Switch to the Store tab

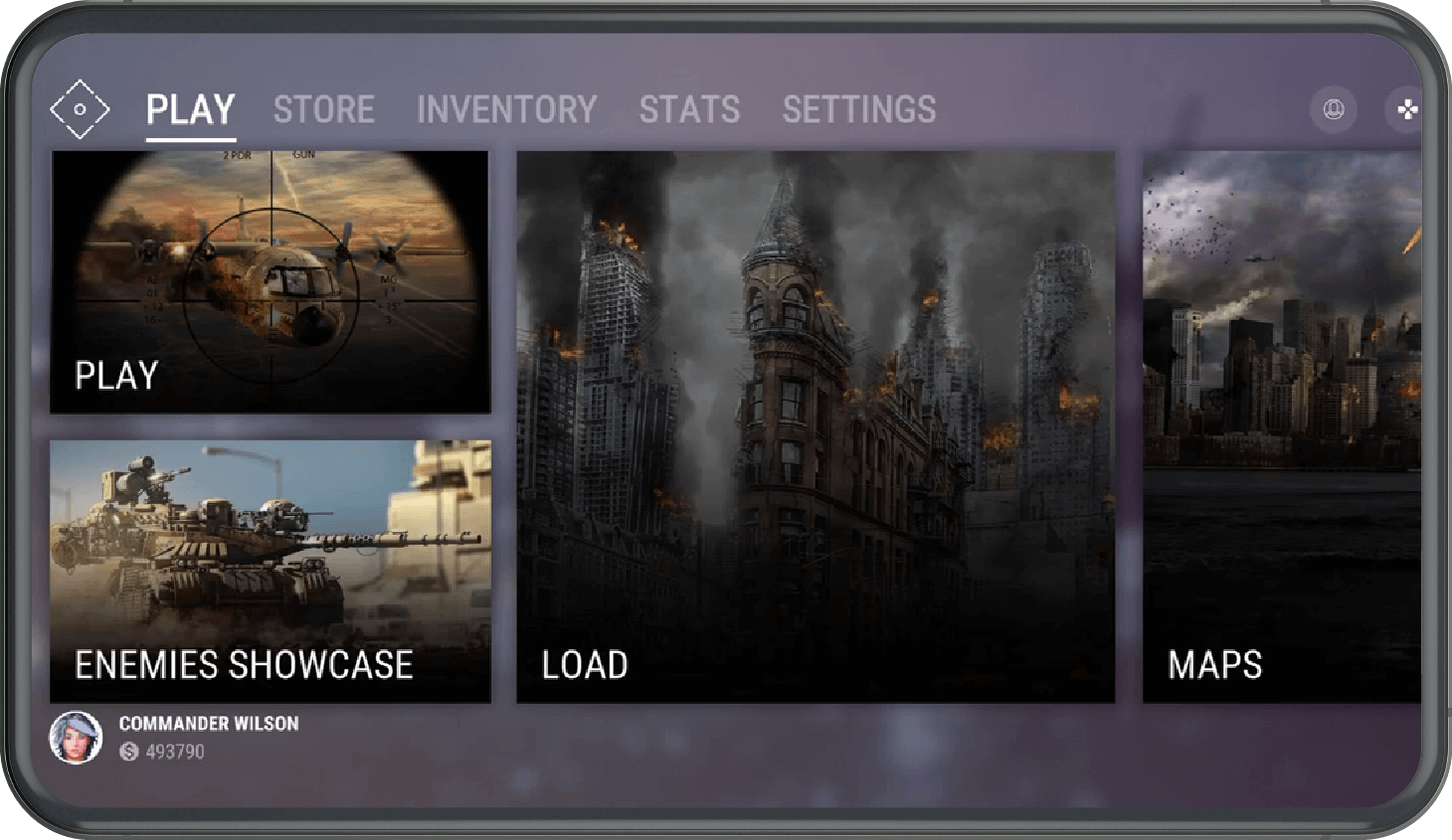pos(323,109)
